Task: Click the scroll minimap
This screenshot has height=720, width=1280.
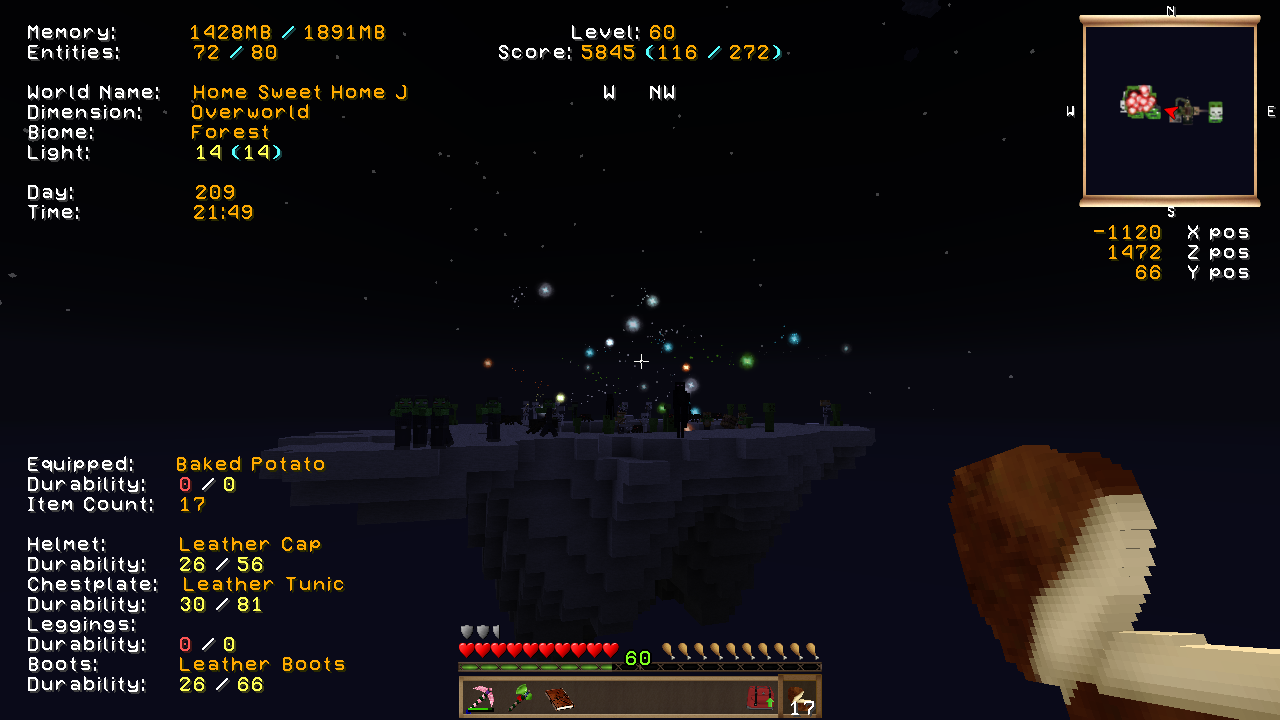Action: pyautogui.click(x=1169, y=111)
